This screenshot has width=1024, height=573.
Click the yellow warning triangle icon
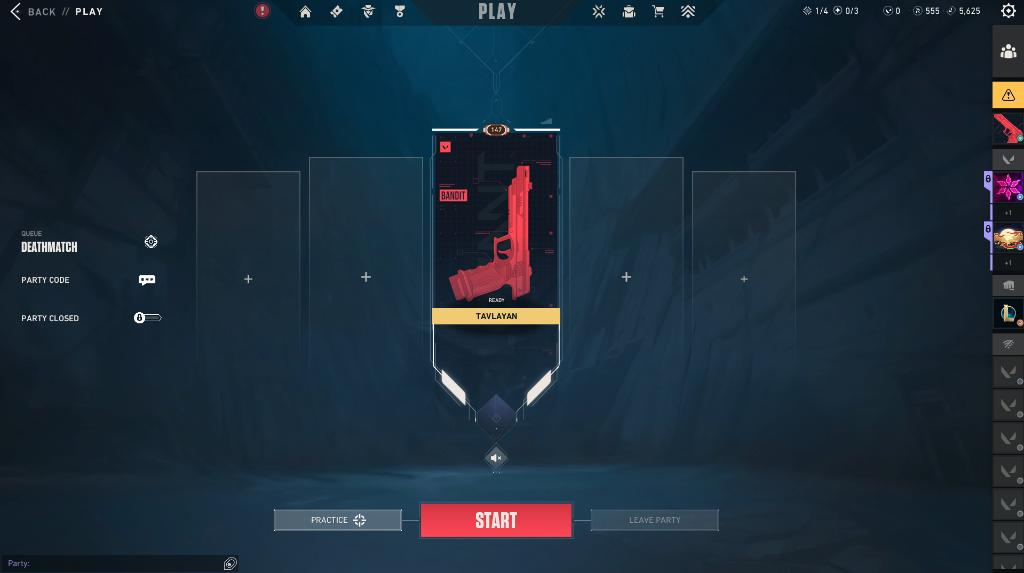pos(1008,95)
